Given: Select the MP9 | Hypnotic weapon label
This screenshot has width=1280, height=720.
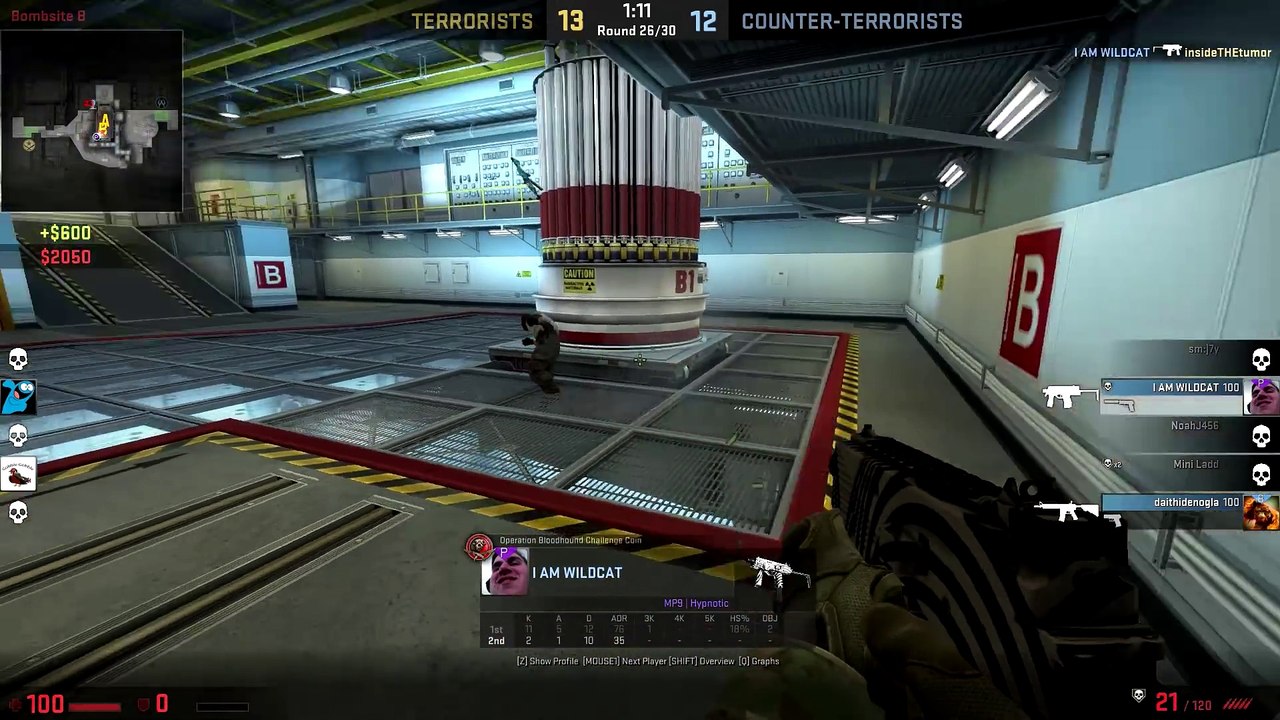Looking at the screenshot, I should click(x=696, y=603).
